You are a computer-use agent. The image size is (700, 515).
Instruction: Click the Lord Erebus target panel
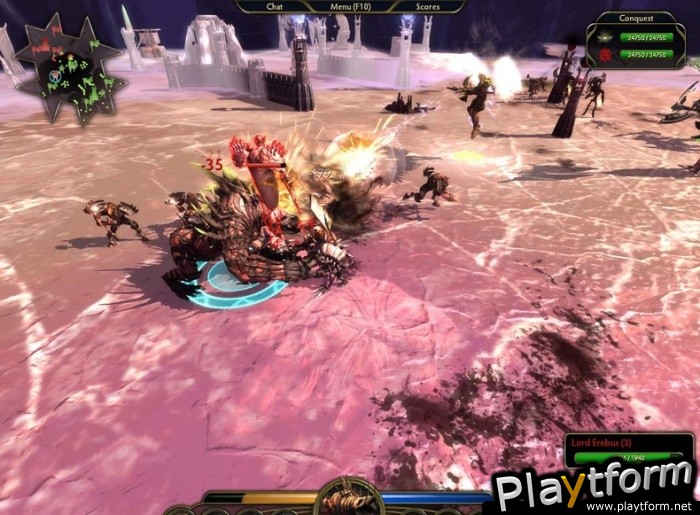(x=629, y=448)
